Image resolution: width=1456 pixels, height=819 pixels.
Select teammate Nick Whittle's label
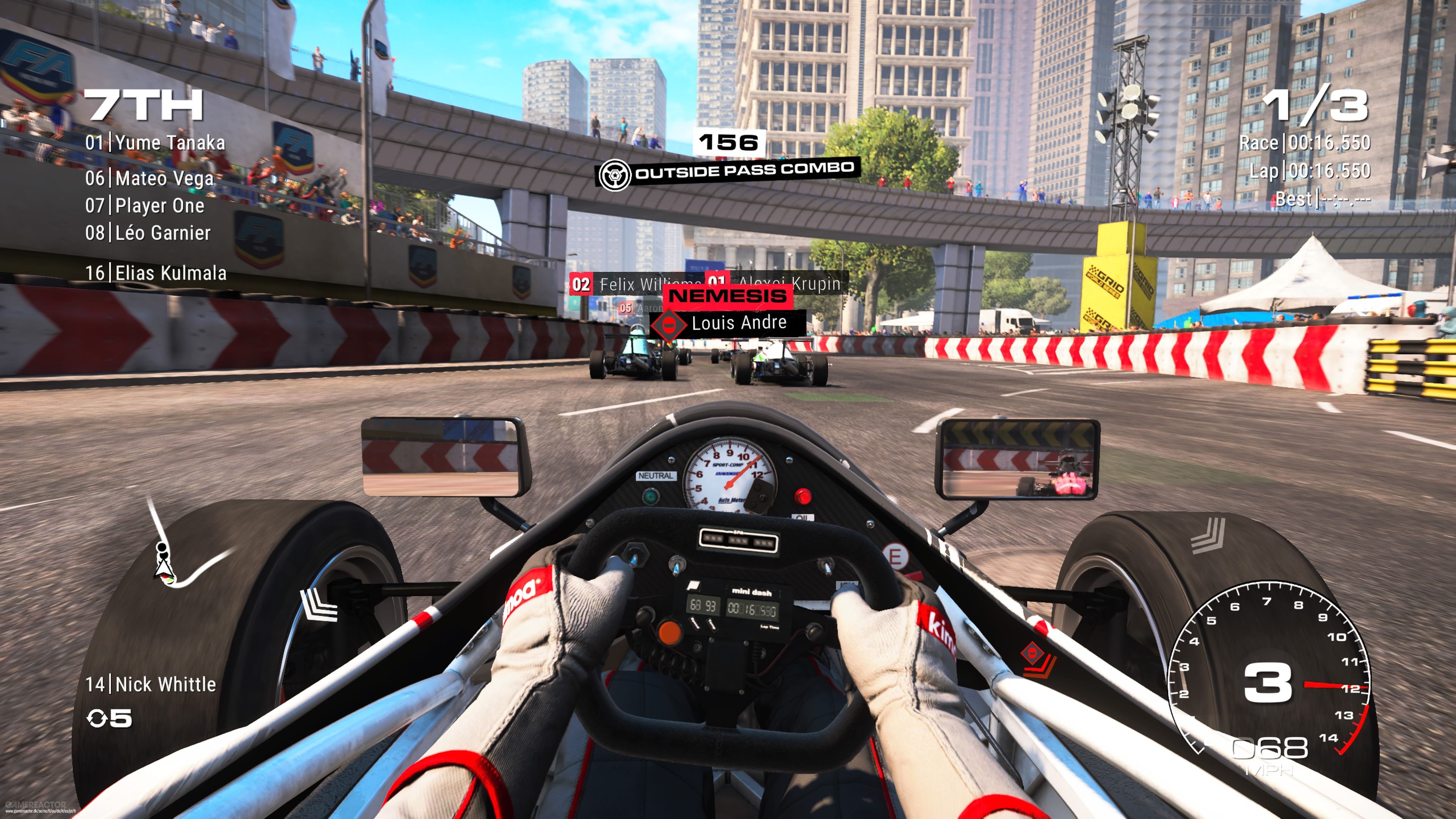[151, 684]
